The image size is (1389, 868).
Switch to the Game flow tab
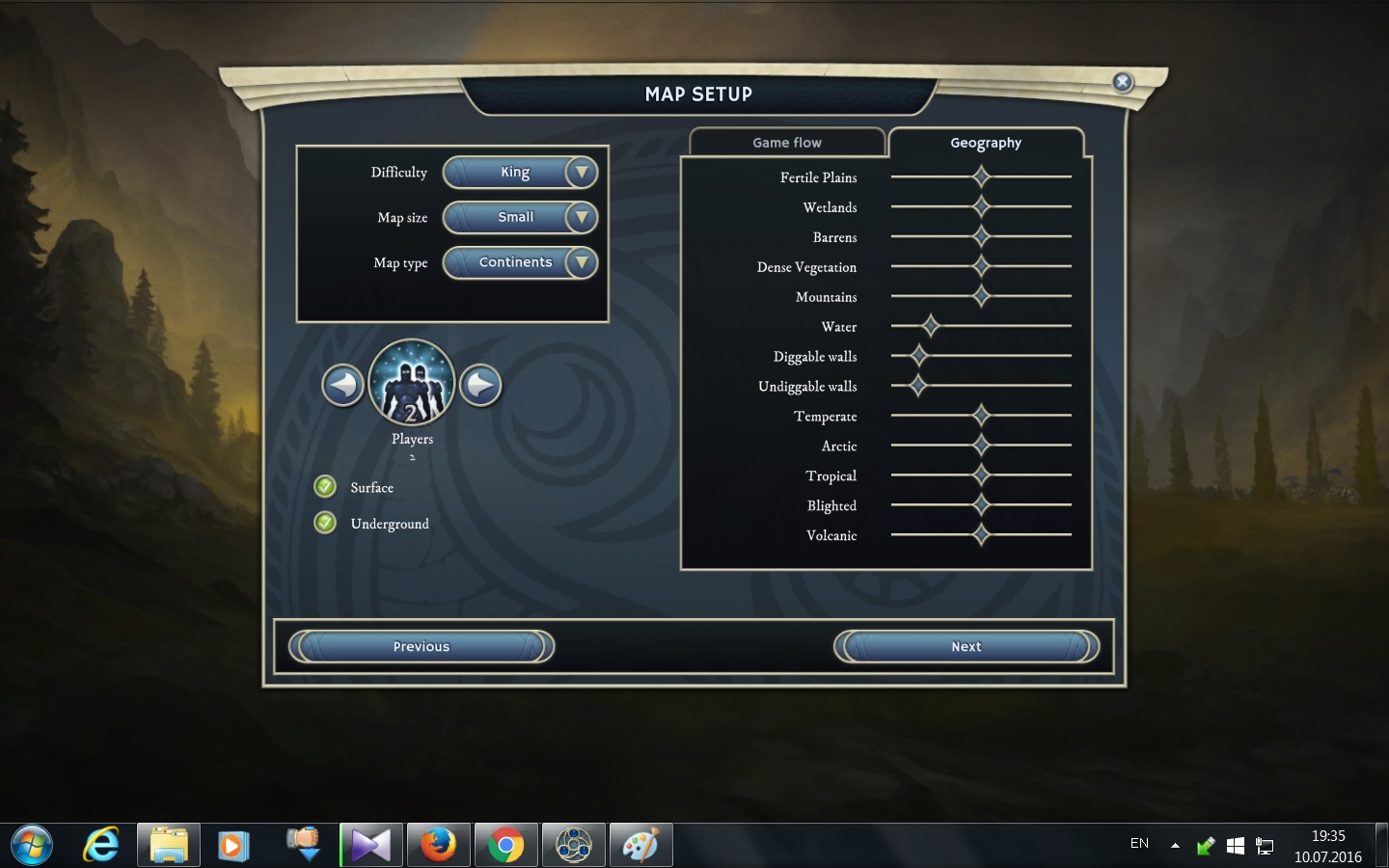click(787, 143)
